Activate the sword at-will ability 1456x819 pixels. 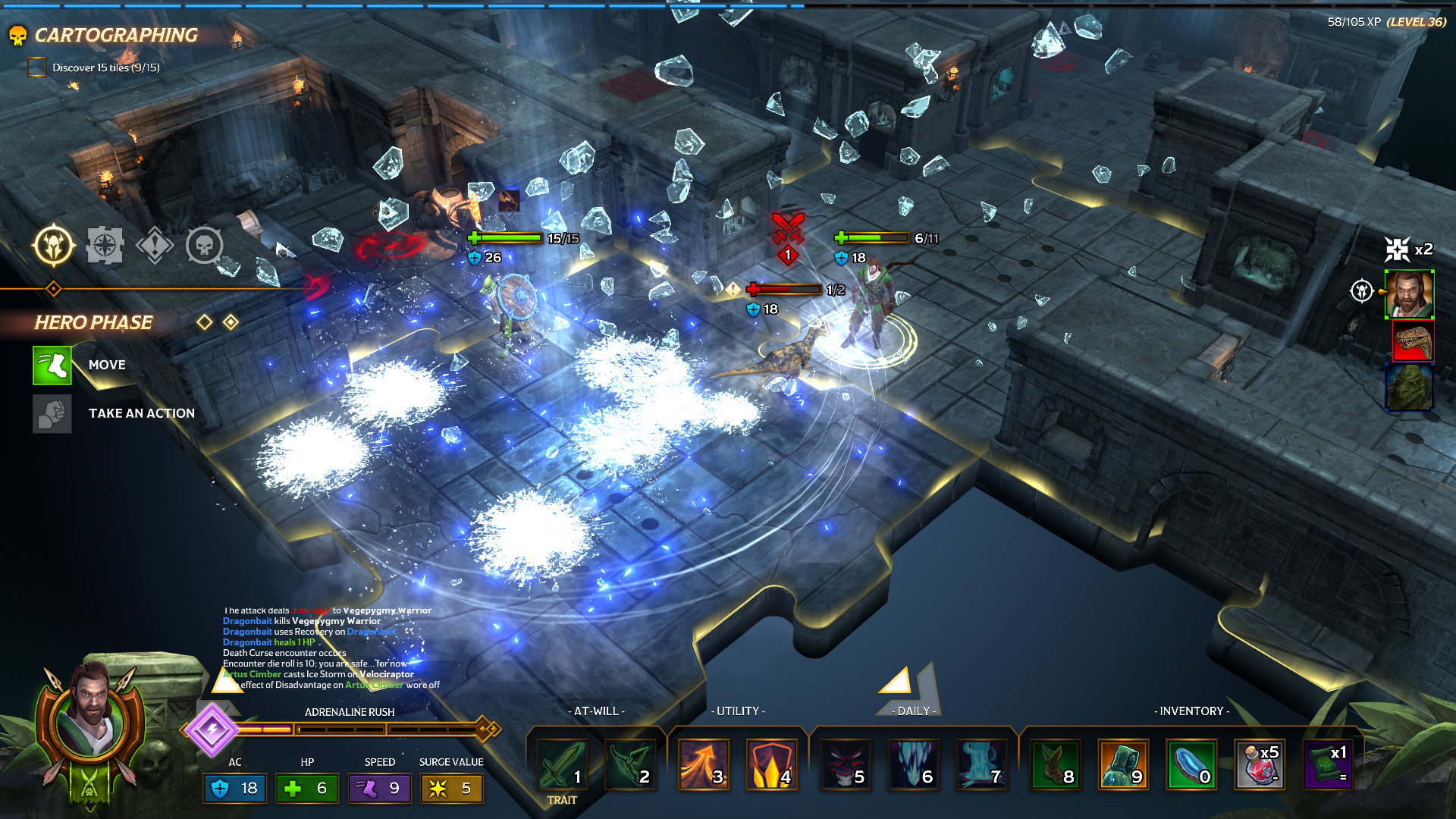[x=562, y=764]
